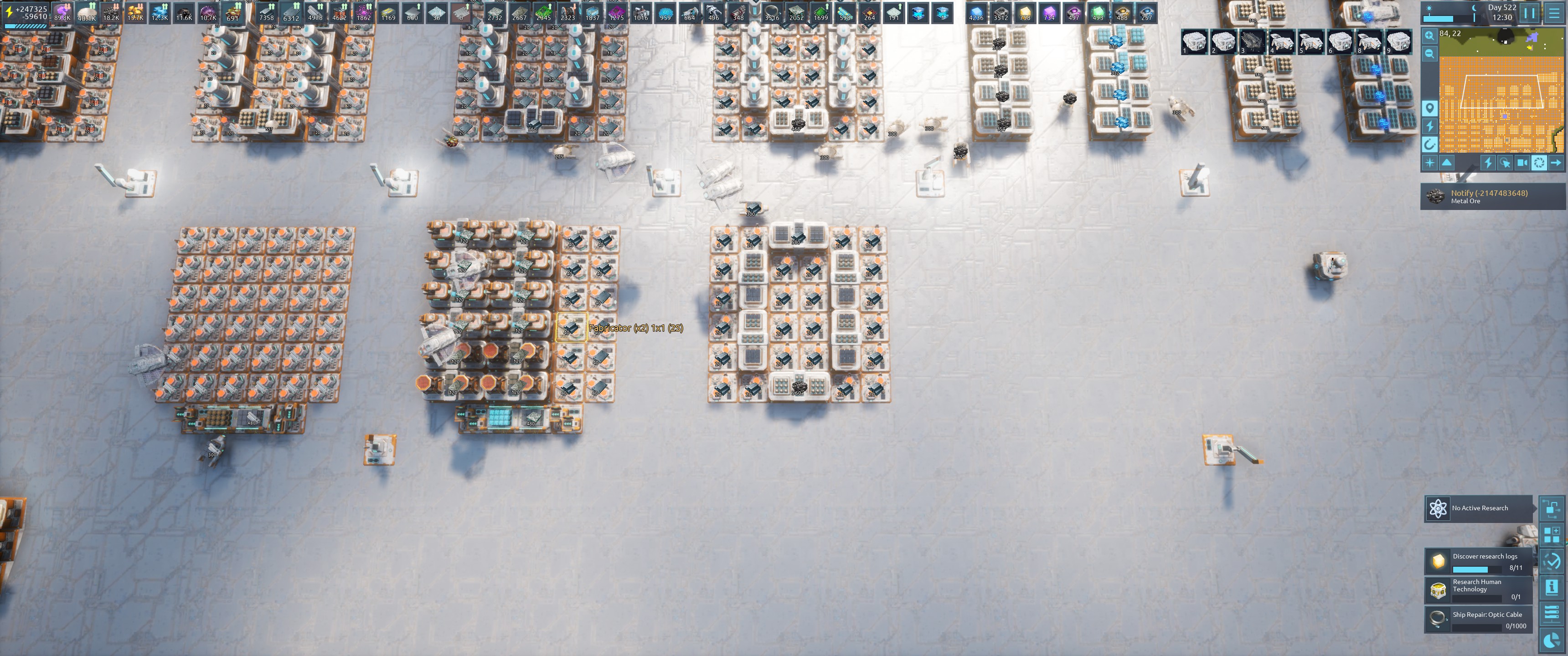
Task: Open the pie chart statistics button
Action: click(x=1552, y=639)
